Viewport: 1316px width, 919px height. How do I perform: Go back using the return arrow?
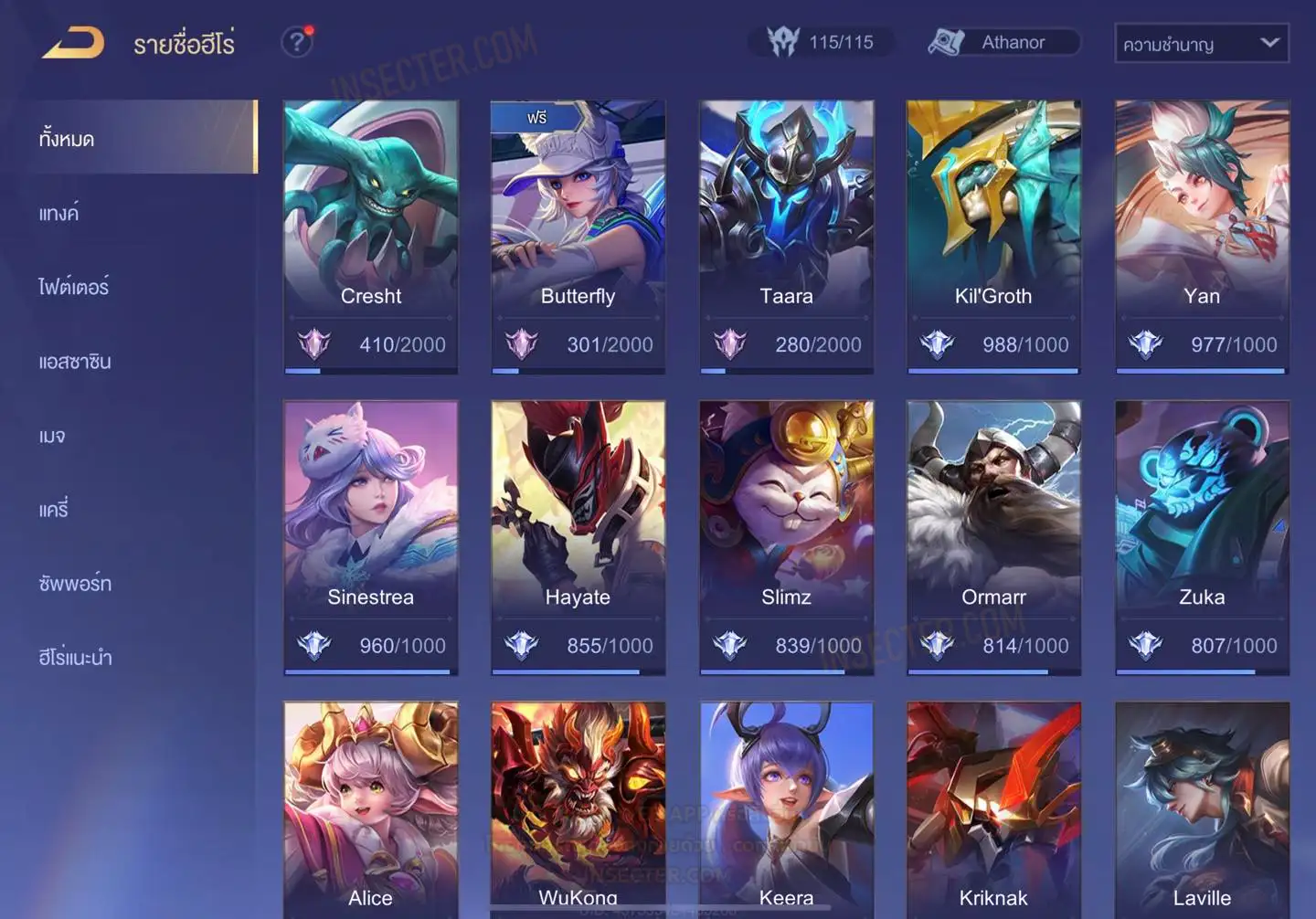tap(73, 43)
